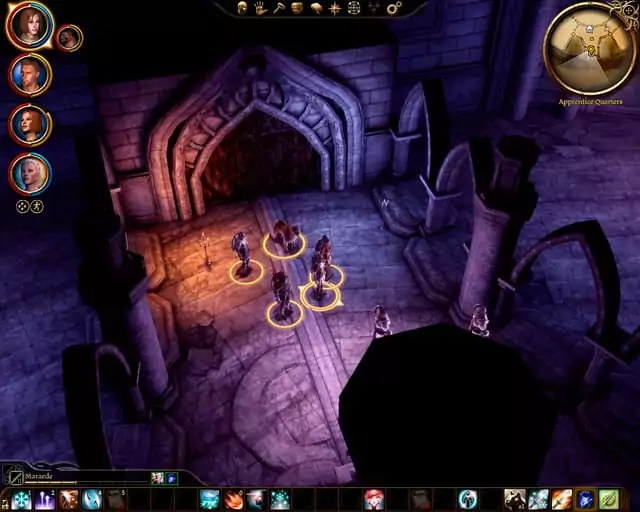Select the red-haired female companion portrait
Screen dimensions: 640x512
click(29, 124)
